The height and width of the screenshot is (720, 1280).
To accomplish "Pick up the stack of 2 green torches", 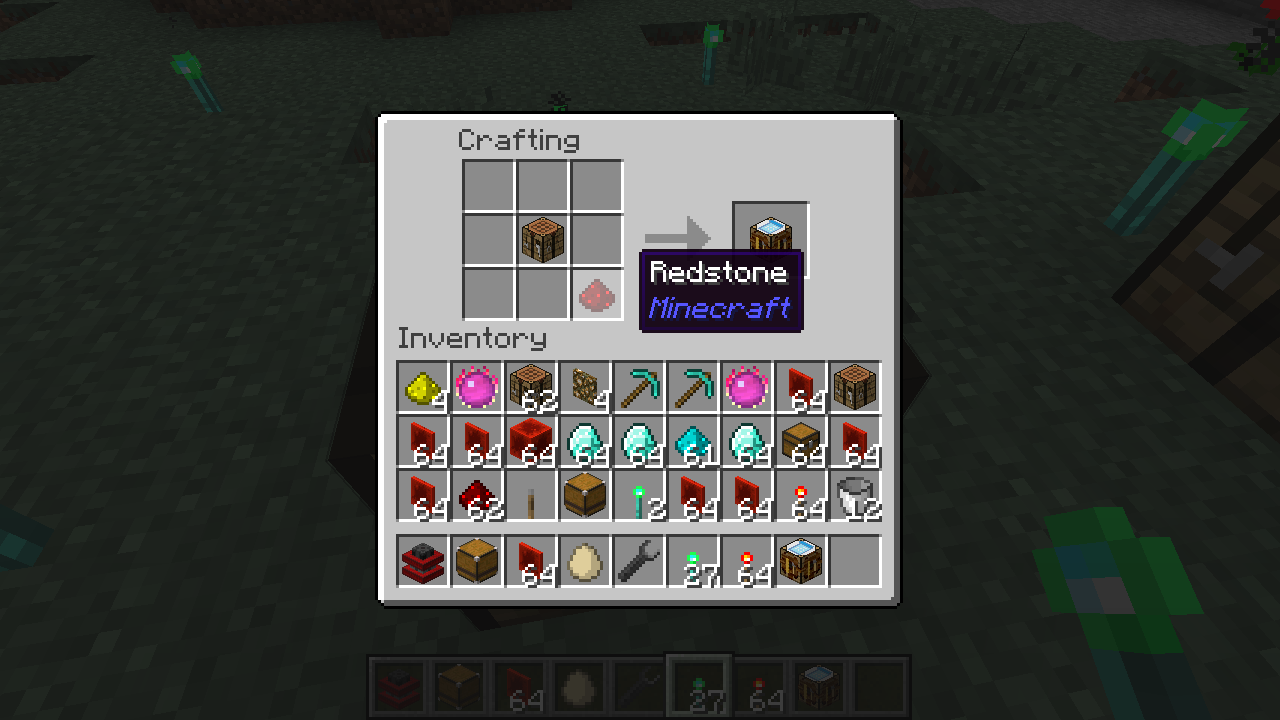I will (x=639, y=495).
